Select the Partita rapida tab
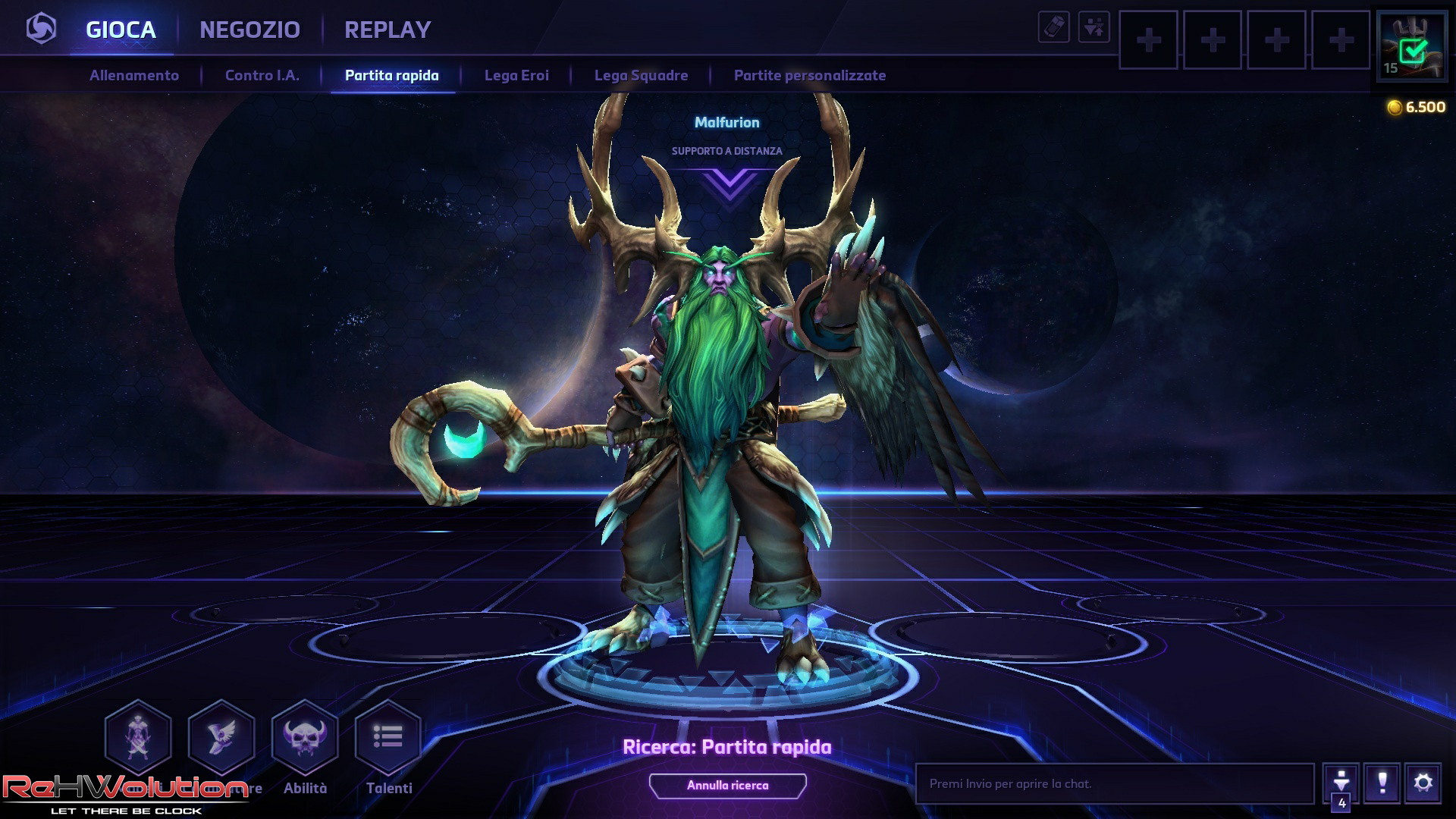This screenshot has width=1456, height=819. coord(391,75)
